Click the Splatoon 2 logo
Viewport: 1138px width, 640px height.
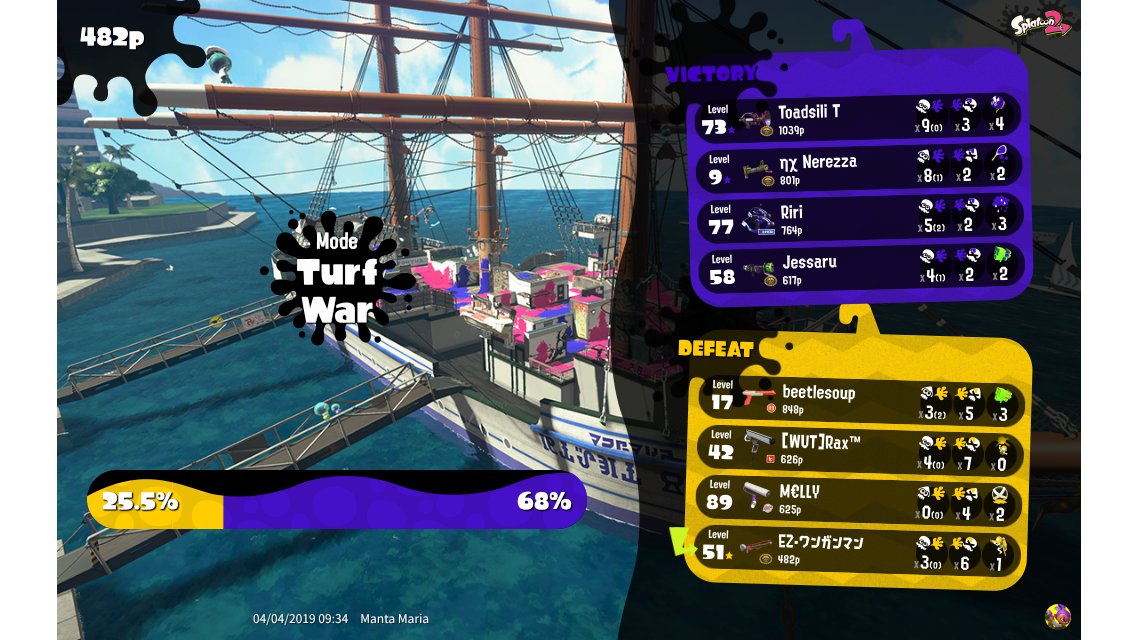[x=1039, y=24]
